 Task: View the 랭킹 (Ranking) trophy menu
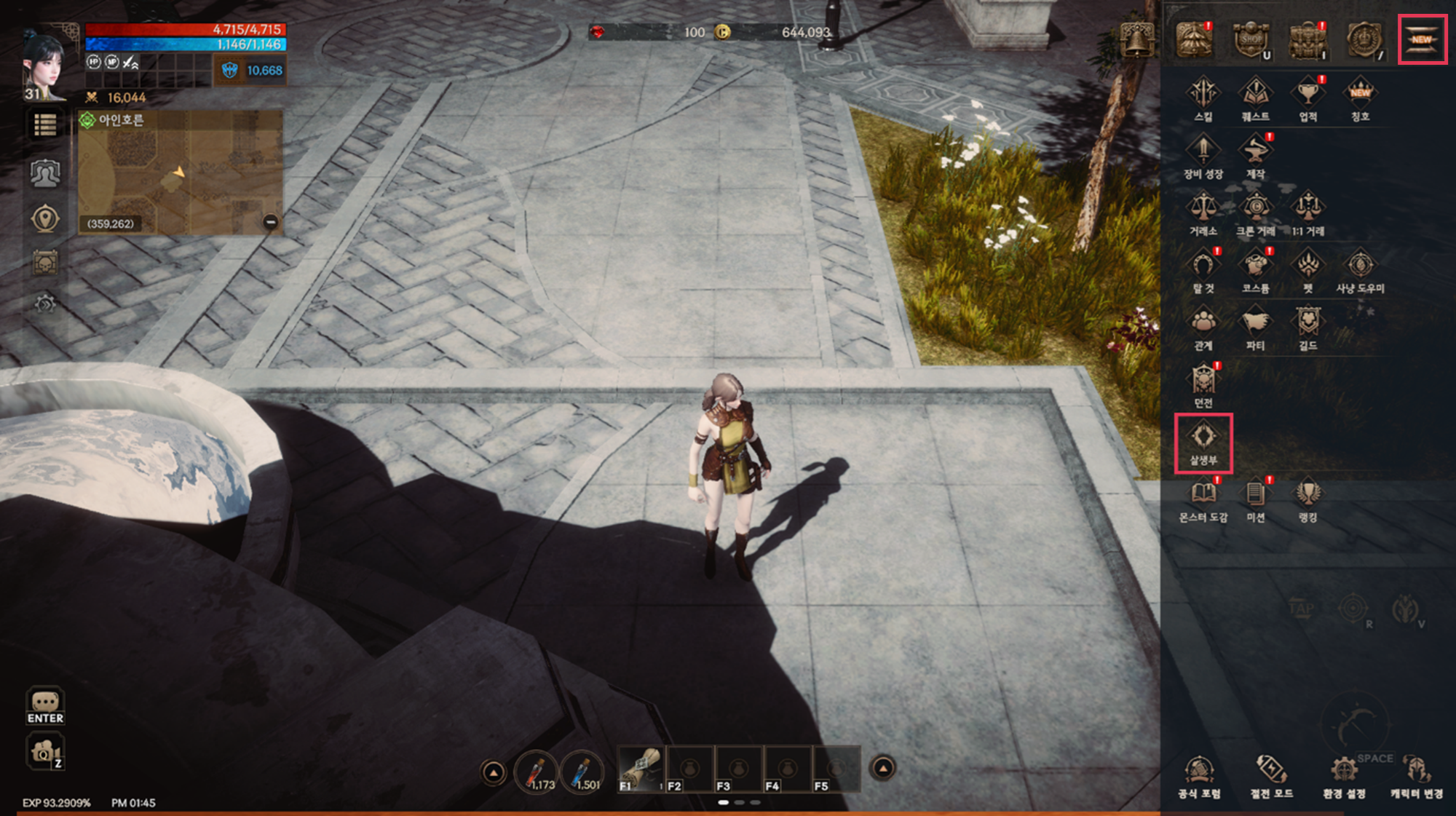coord(1307,500)
